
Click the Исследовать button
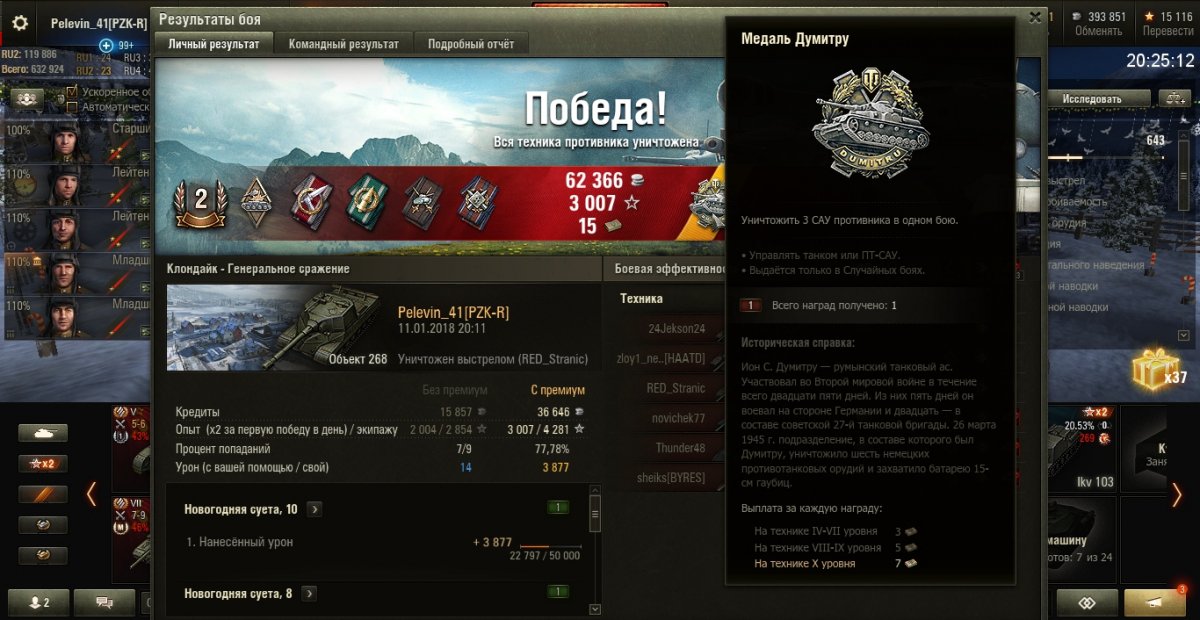pyautogui.click(x=1091, y=99)
